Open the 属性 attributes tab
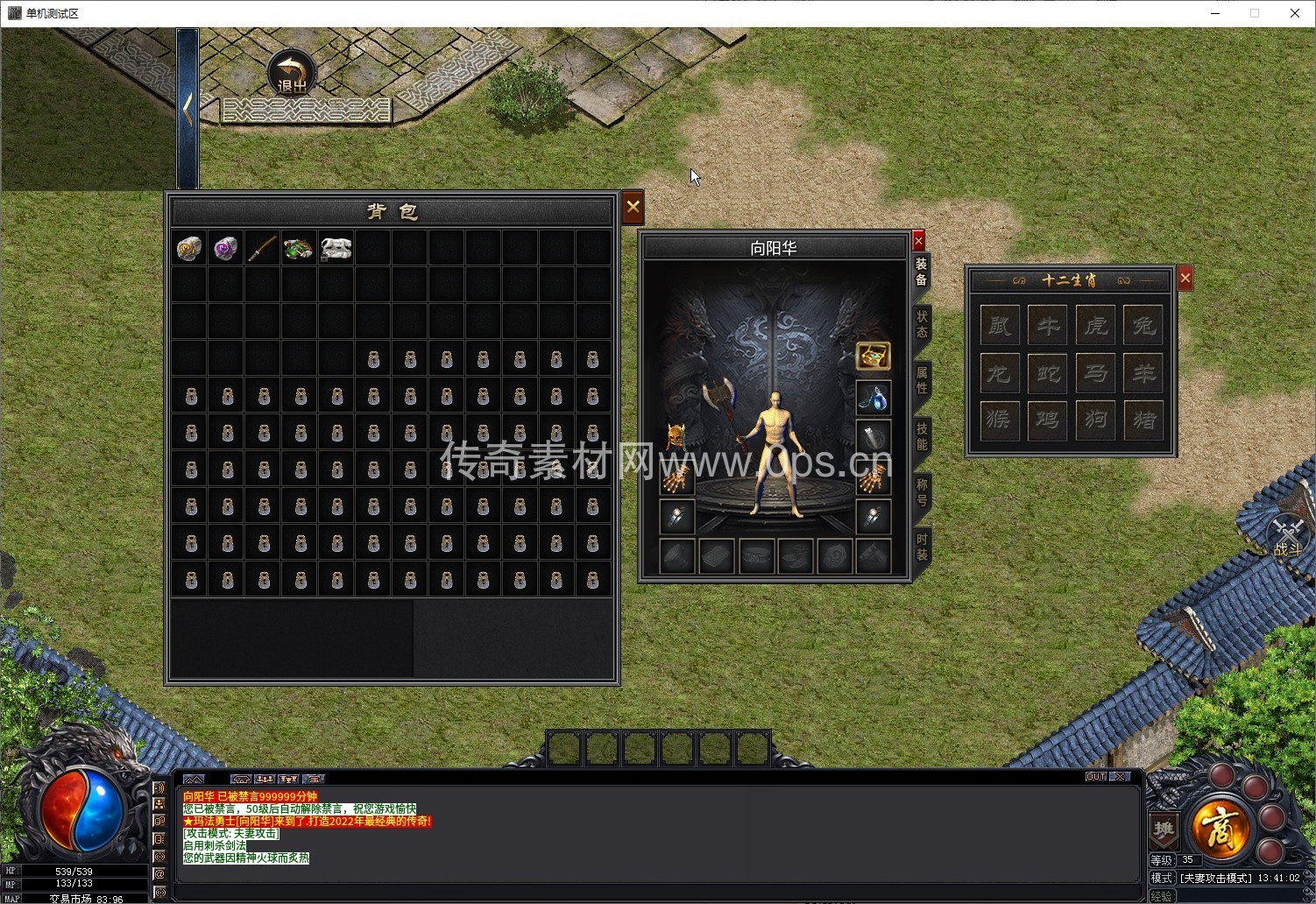The image size is (1316, 904). [922, 380]
